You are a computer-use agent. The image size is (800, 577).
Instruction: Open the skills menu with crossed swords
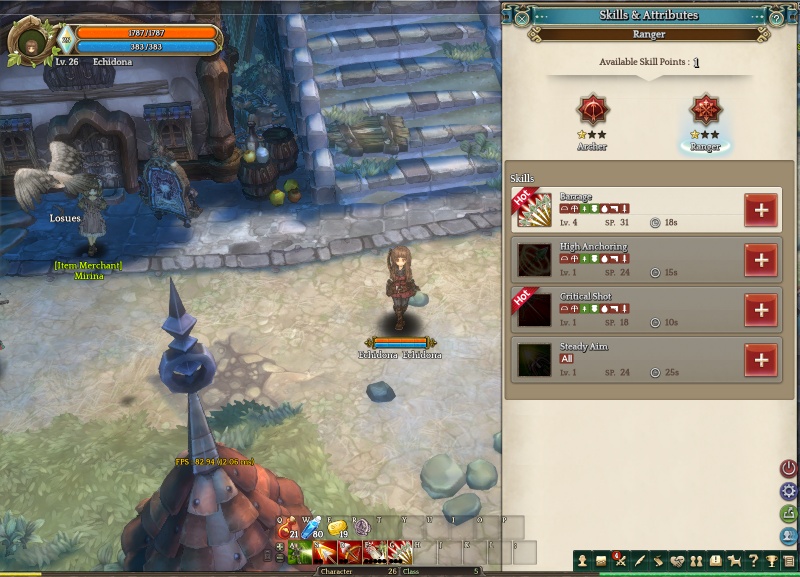tap(620, 561)
